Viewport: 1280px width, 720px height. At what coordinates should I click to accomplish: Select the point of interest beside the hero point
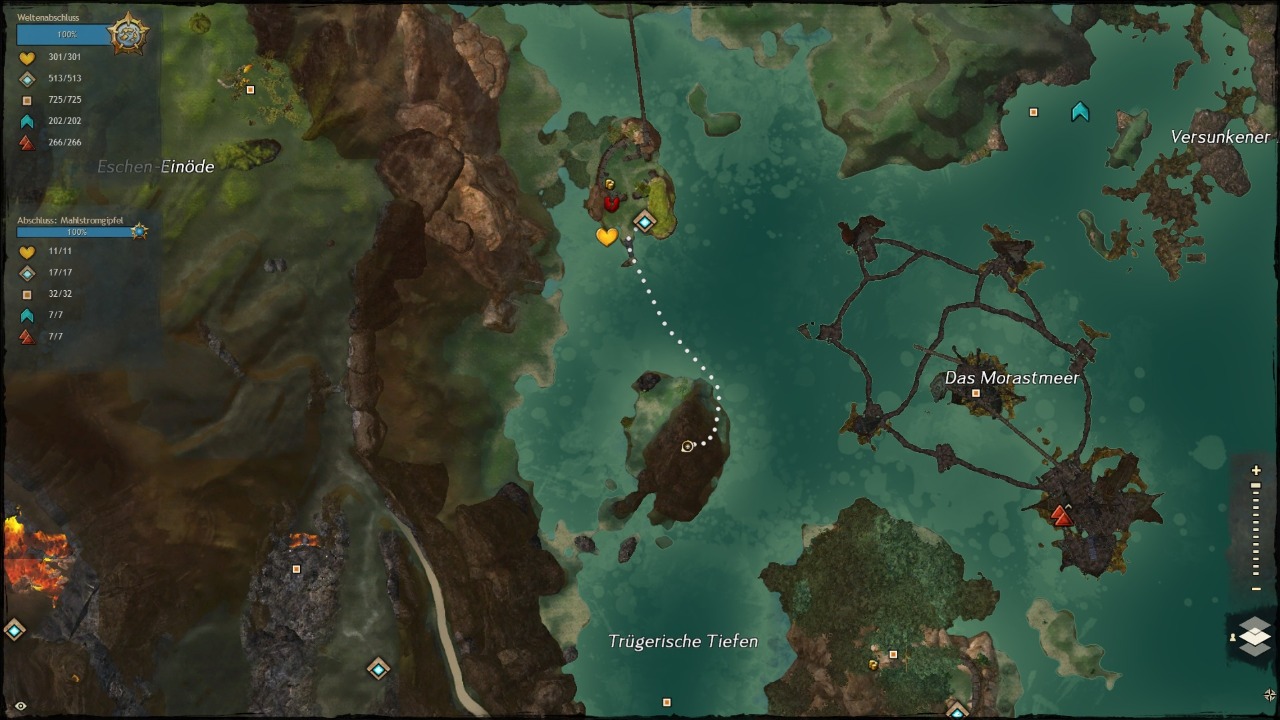click(1033, 112)
